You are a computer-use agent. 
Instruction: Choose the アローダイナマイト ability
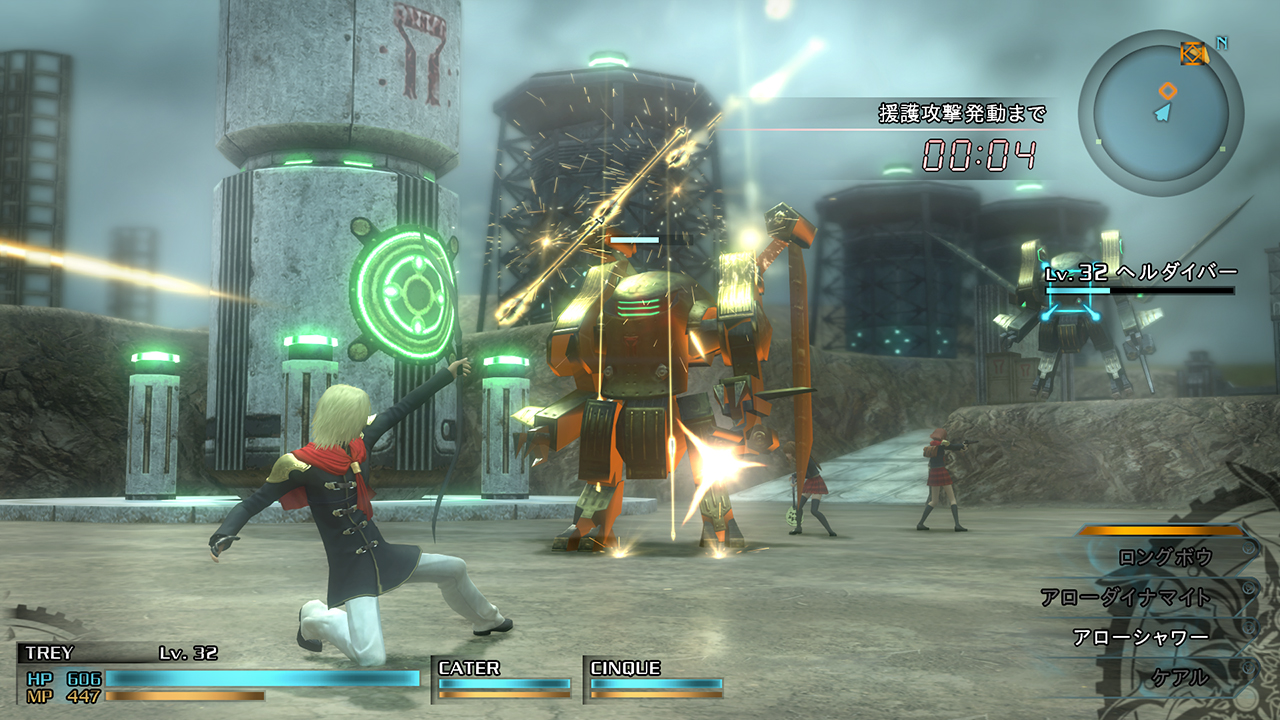coord(1125,597)
